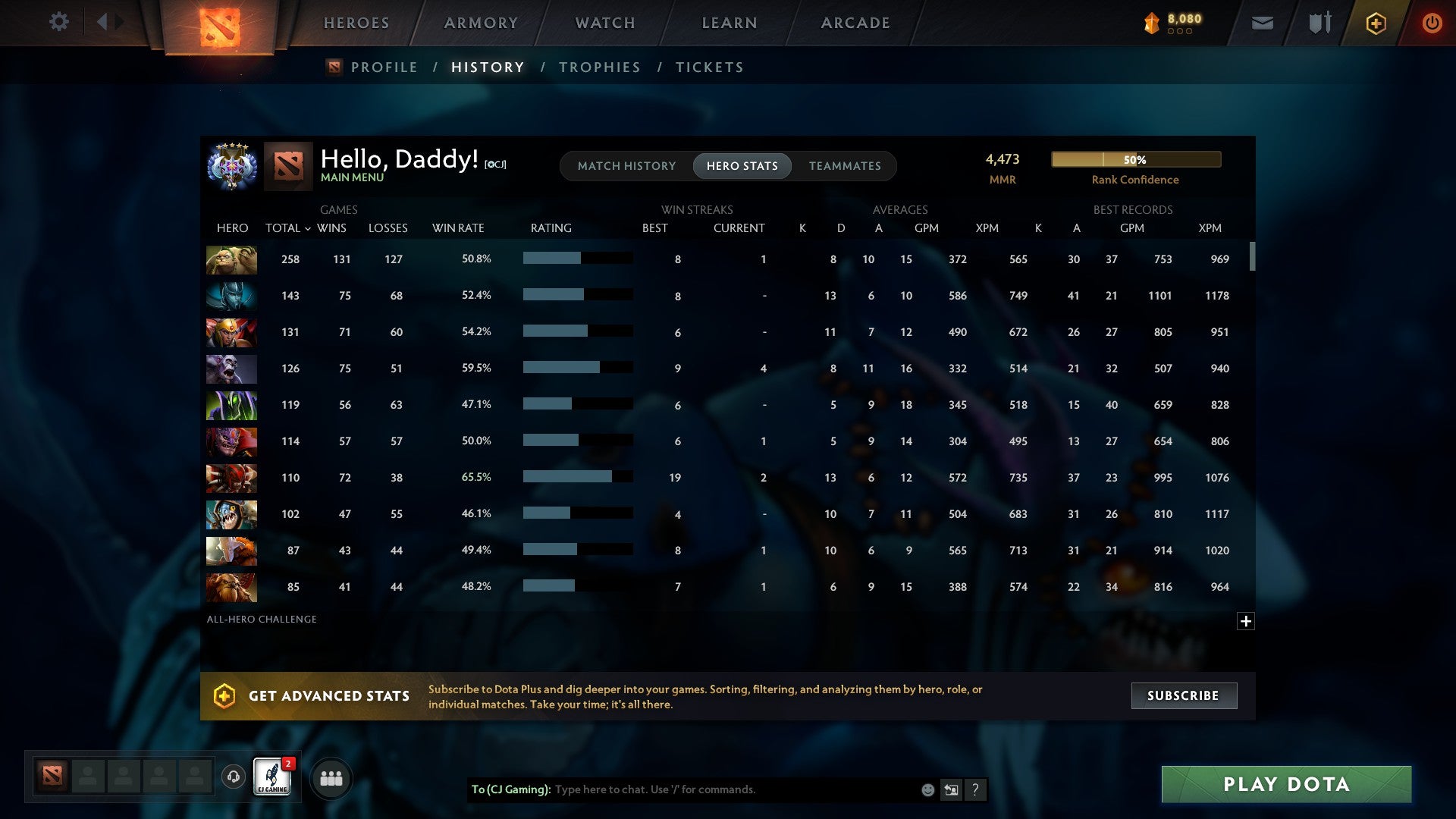Toggle the voice chat headset in party bar
This screenshot has height=819, width=1456.
(233, 777)
